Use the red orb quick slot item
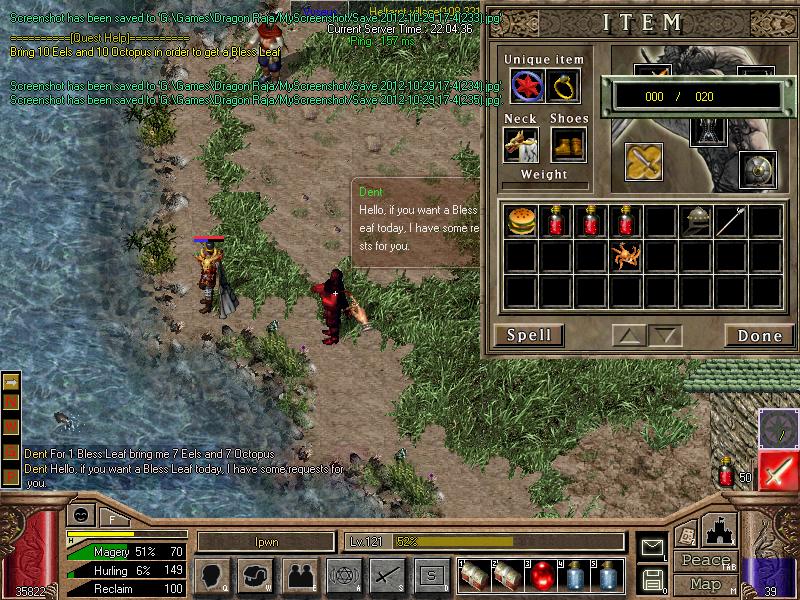 click(541, 576)
